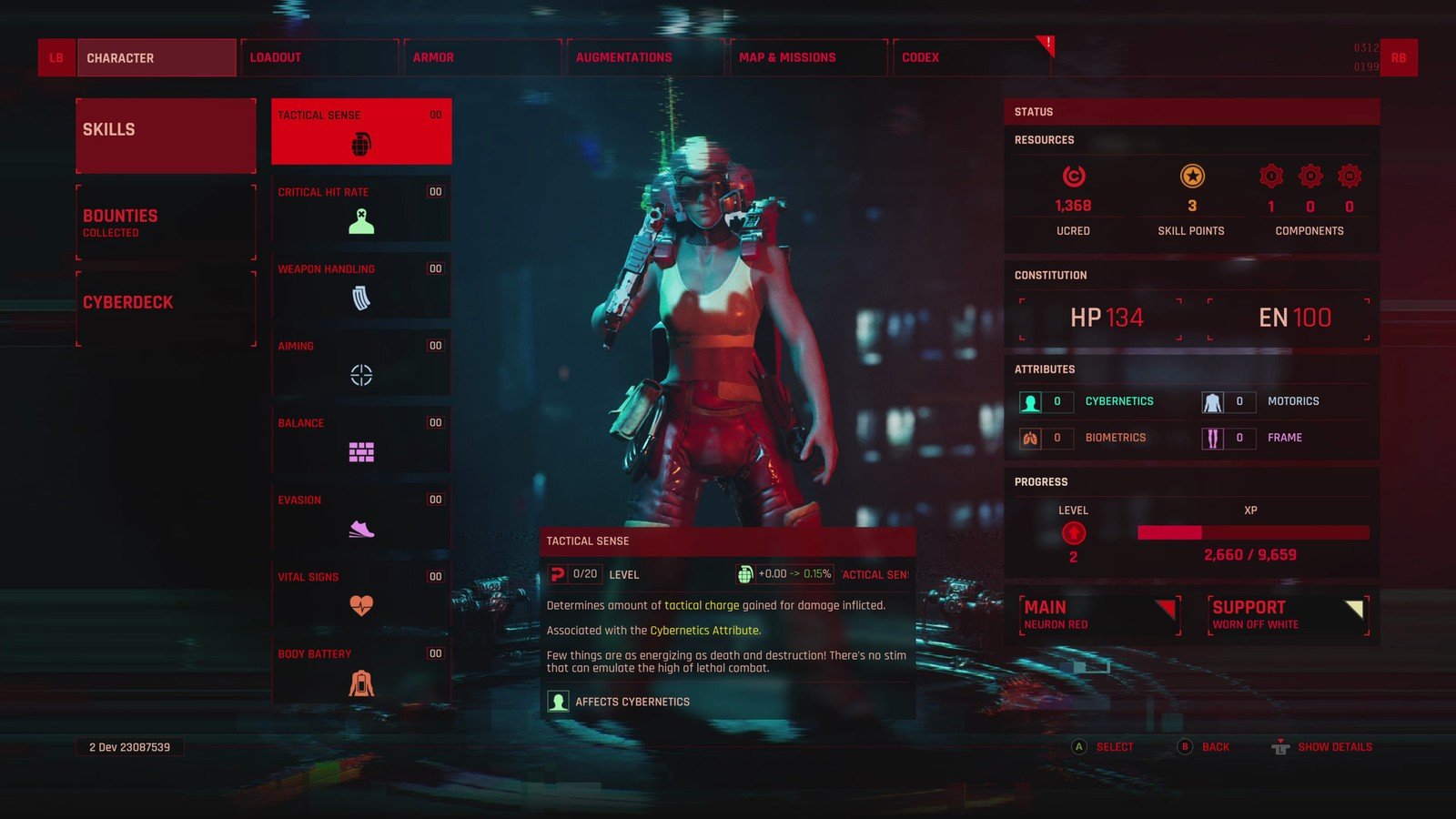Go to the Augmentations tab
The image size is (1456, 819).
[644, 57]
